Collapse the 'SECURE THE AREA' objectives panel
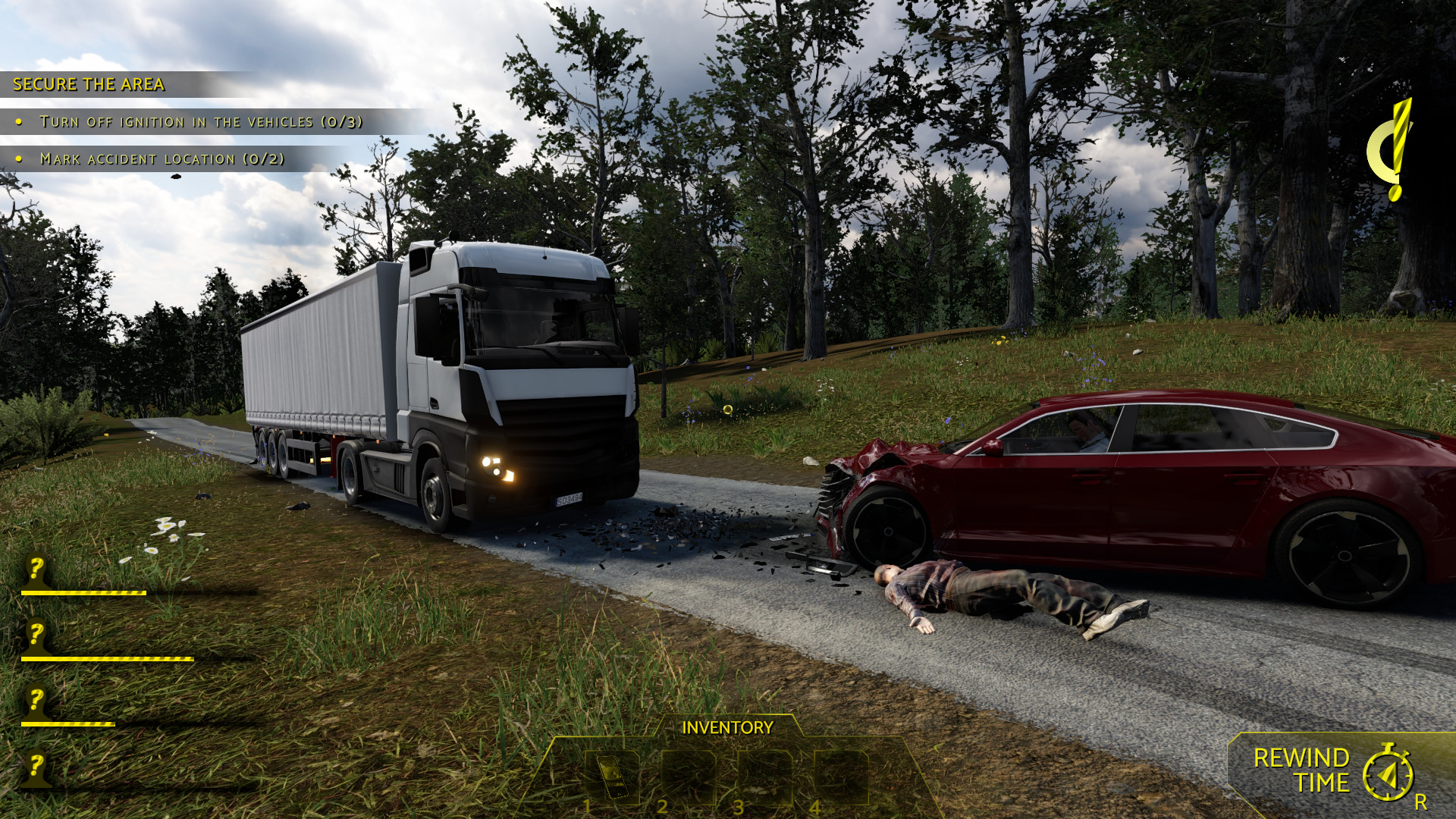This screenshot has width=1456, height=819. point(87,84)
